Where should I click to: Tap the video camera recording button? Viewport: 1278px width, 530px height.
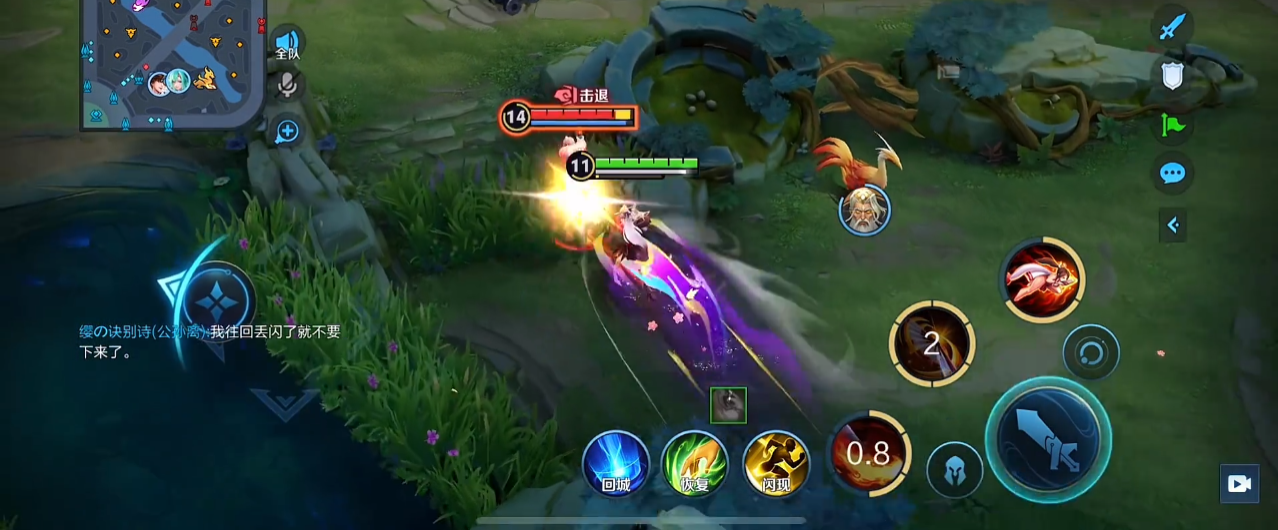1239,484
